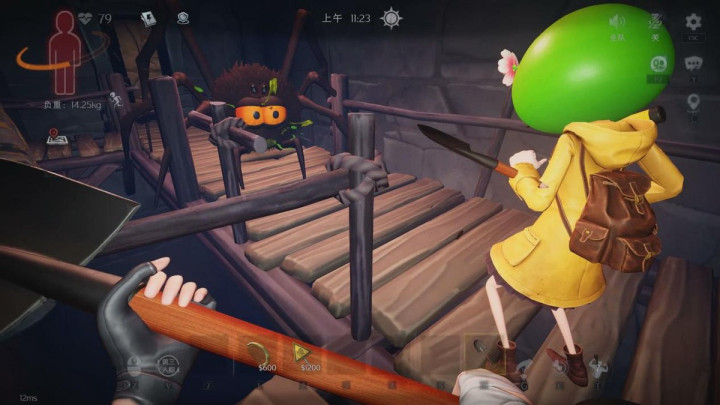720x405 pixels.
Task: Open the settings gear menu
Action: click(x=693, y=21)
